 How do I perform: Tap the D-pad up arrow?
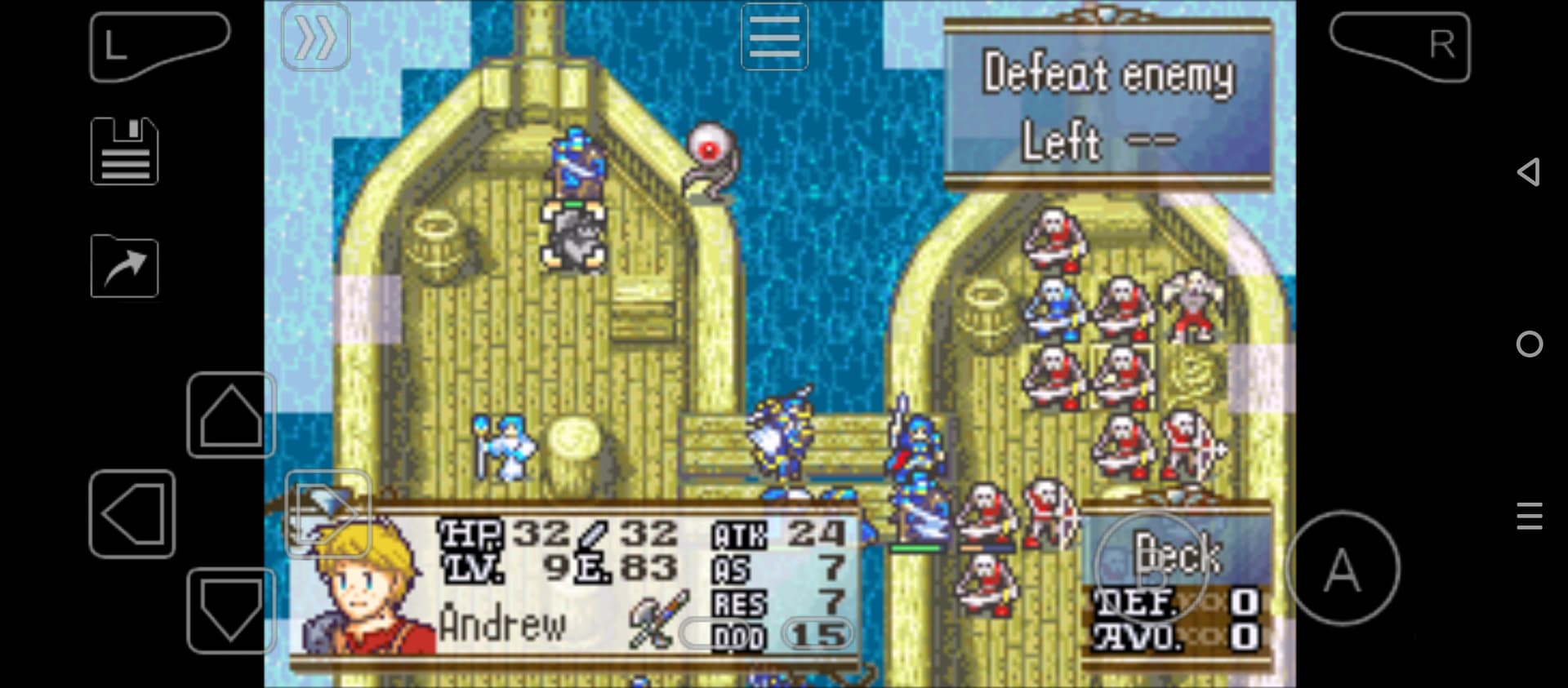coord(230,415)
